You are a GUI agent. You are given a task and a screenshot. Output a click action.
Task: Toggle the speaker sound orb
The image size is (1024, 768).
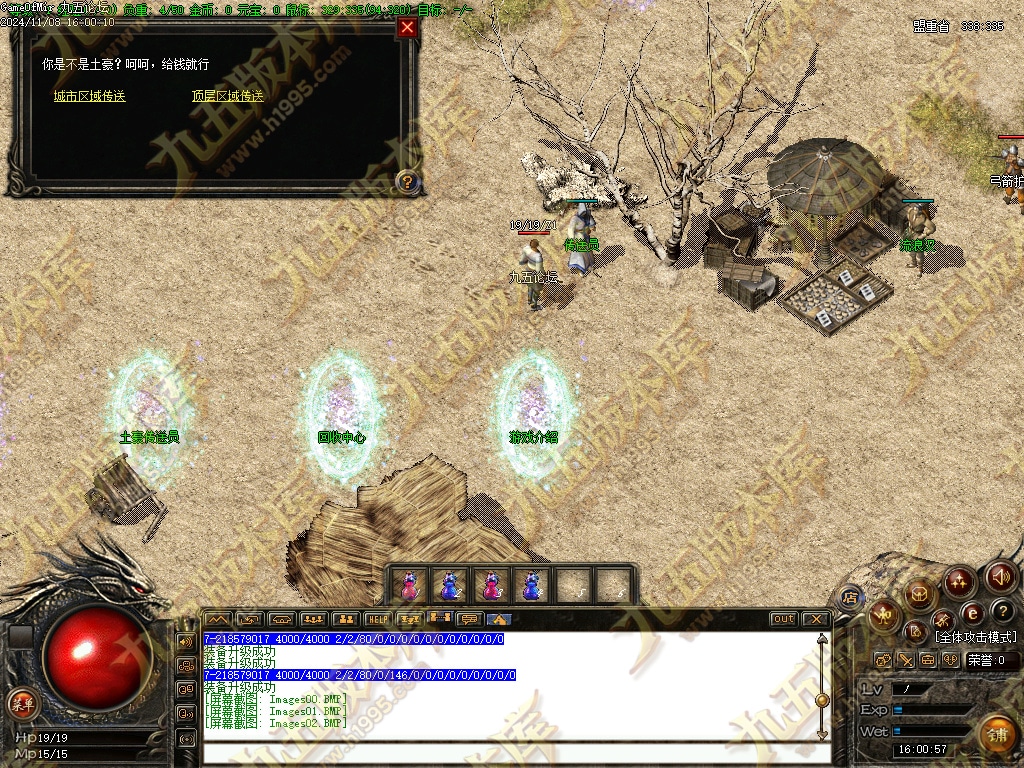click(x=1001, y=576)
